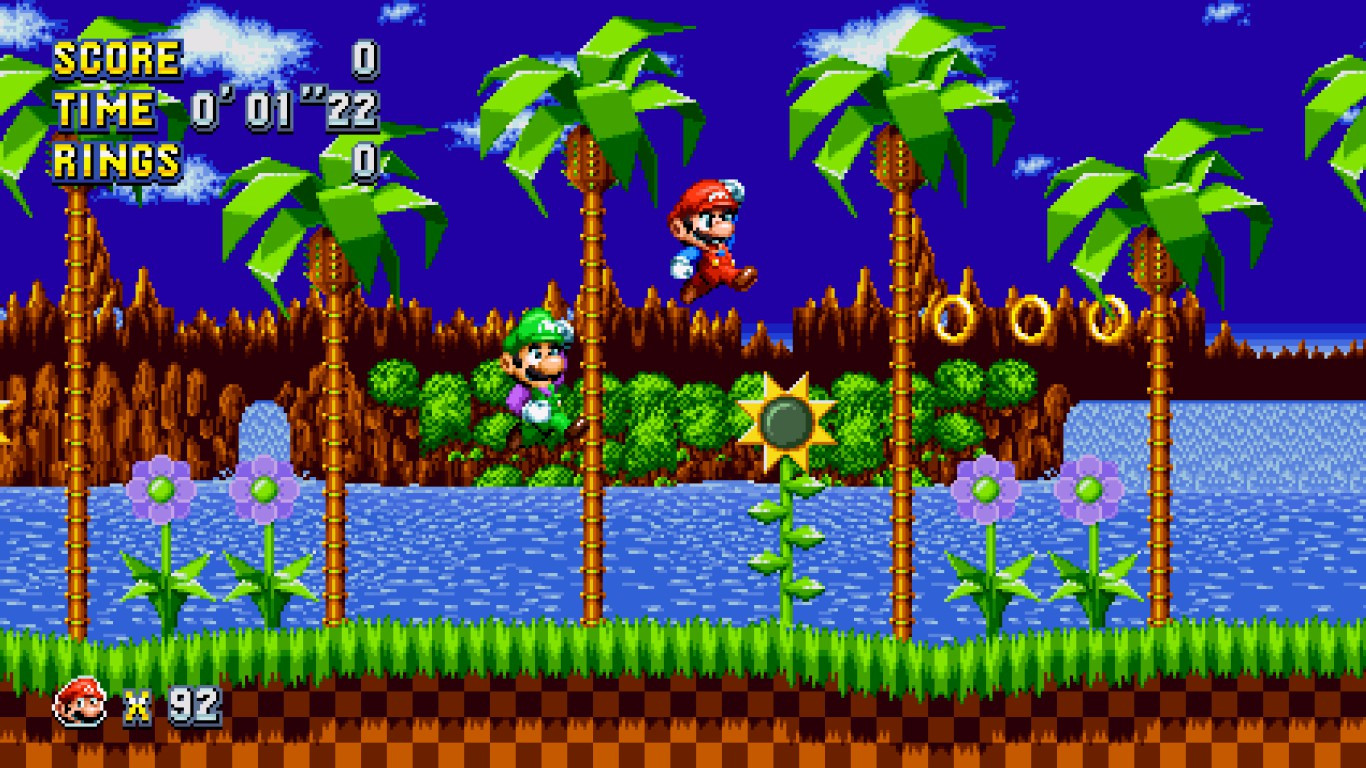
Task: Click the middle golden ring
Action: tap(1031, 321)
